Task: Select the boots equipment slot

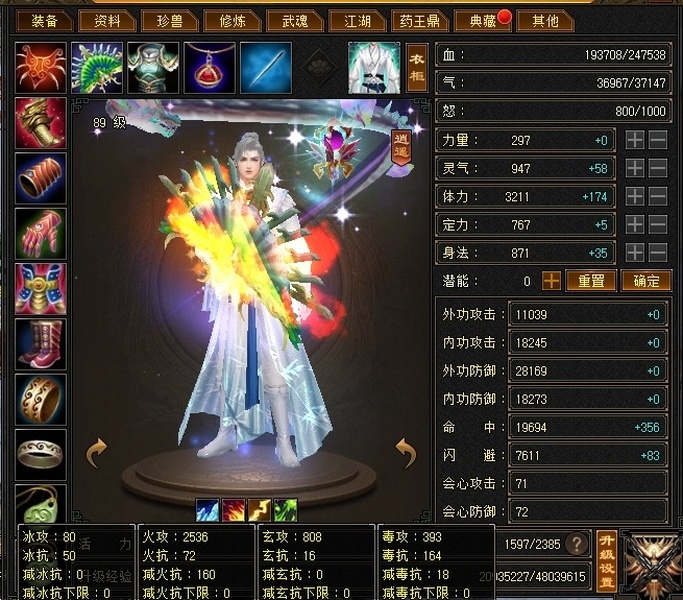Action: click(41, 344)
